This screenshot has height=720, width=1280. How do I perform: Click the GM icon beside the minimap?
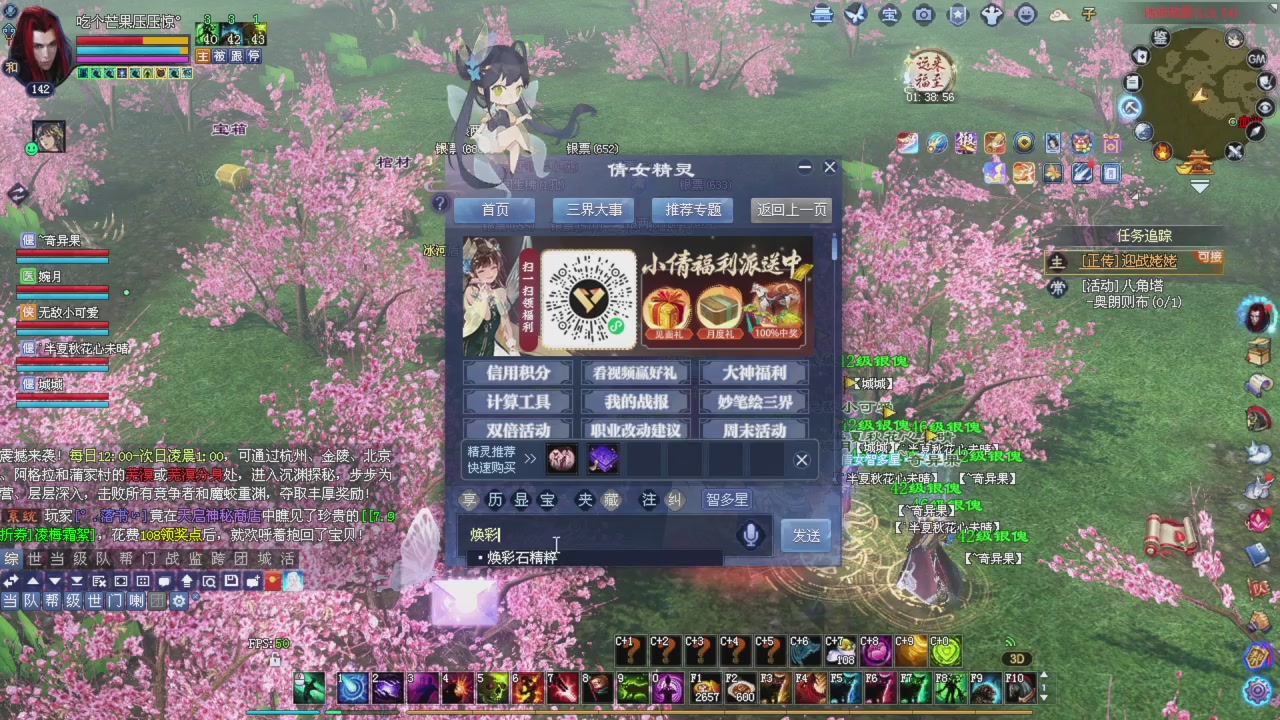coord(1255,59)
